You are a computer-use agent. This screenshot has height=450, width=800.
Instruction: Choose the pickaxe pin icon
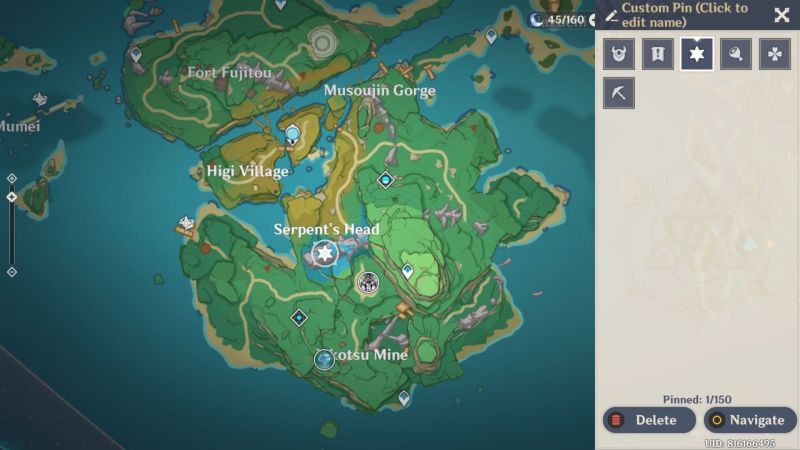pos(619,93)
